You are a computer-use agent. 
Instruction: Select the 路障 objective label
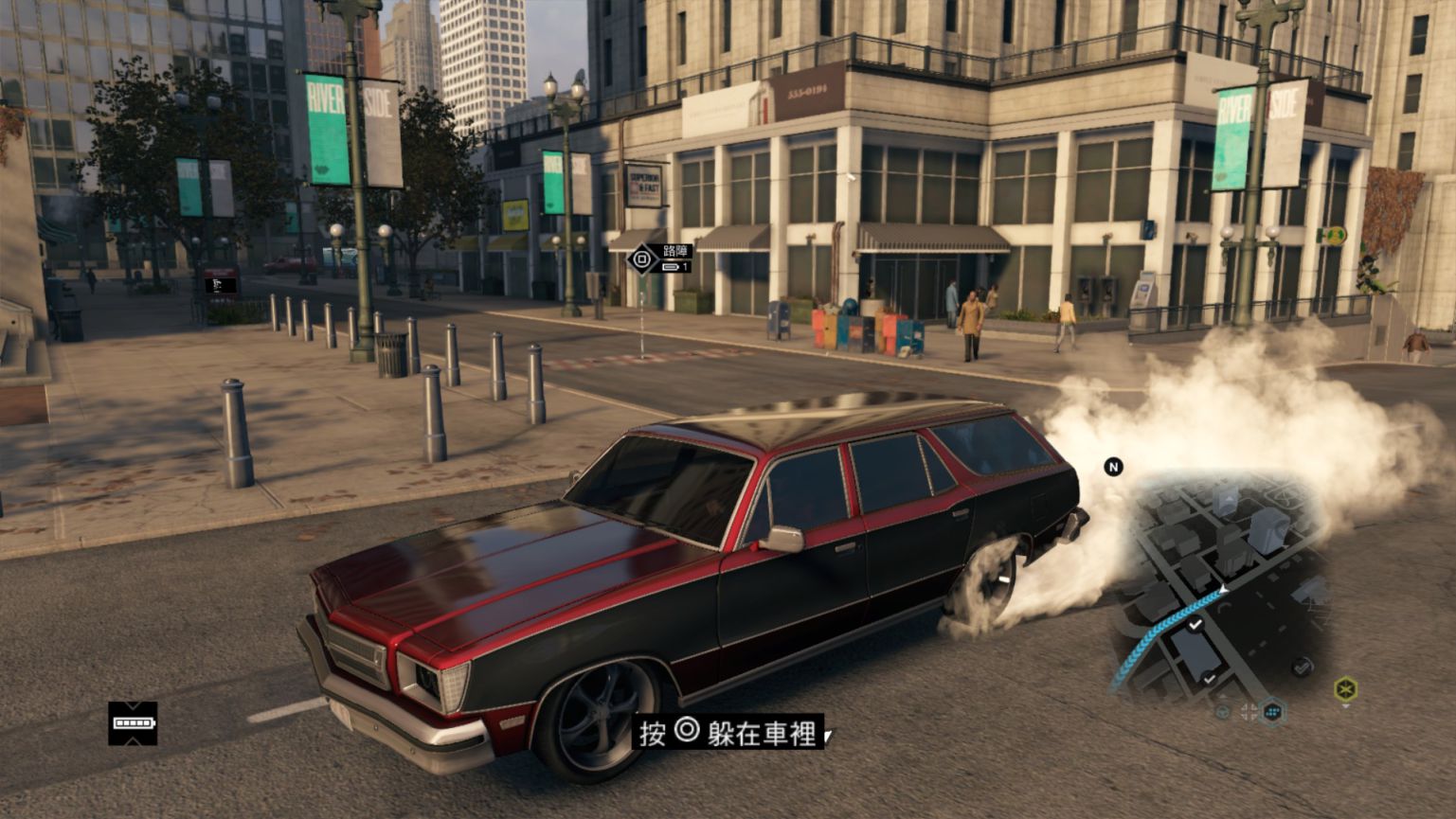pyautogui.click(x=675, y=250)
